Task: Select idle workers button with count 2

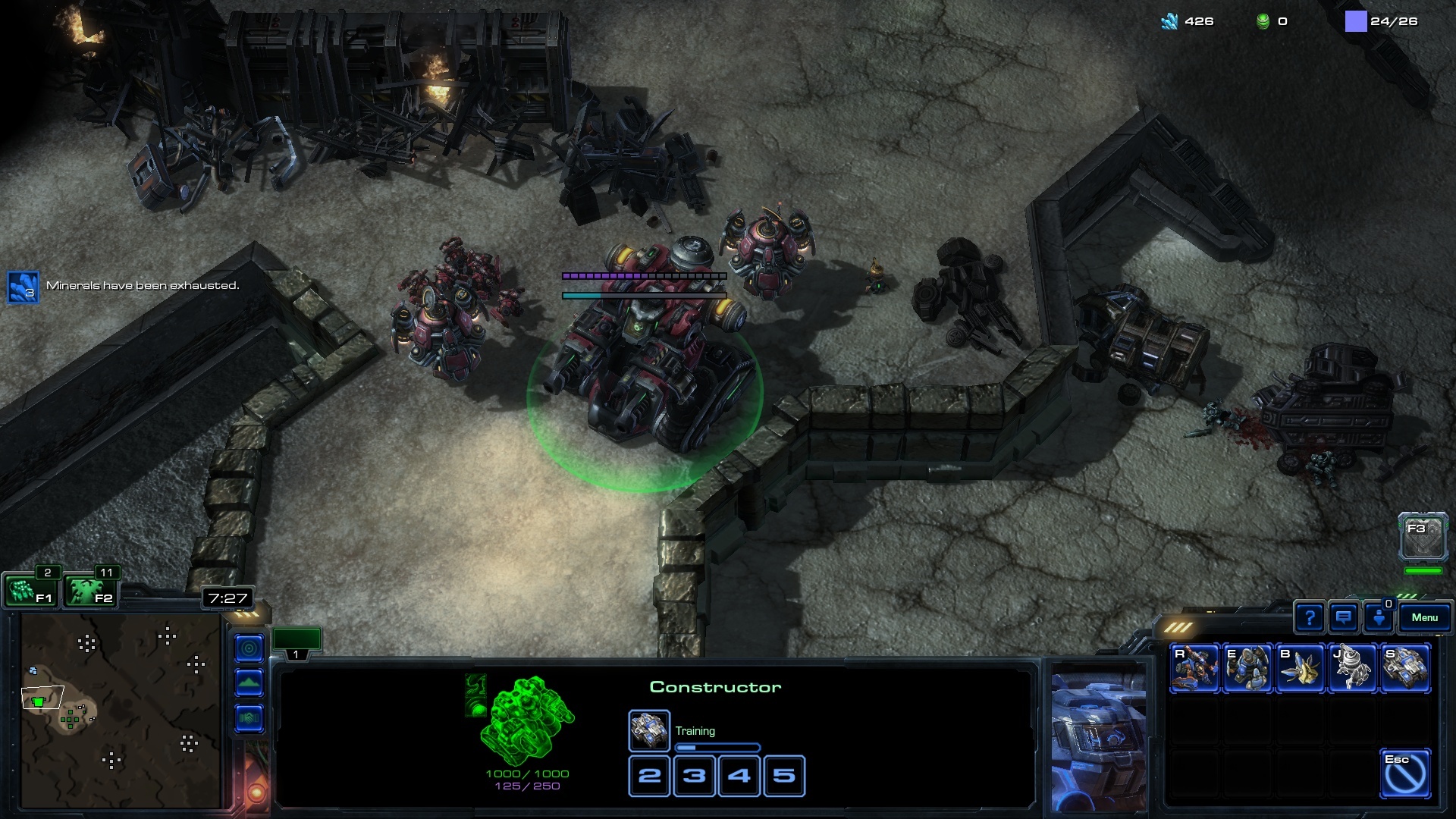Action: (x=30, y=591)
